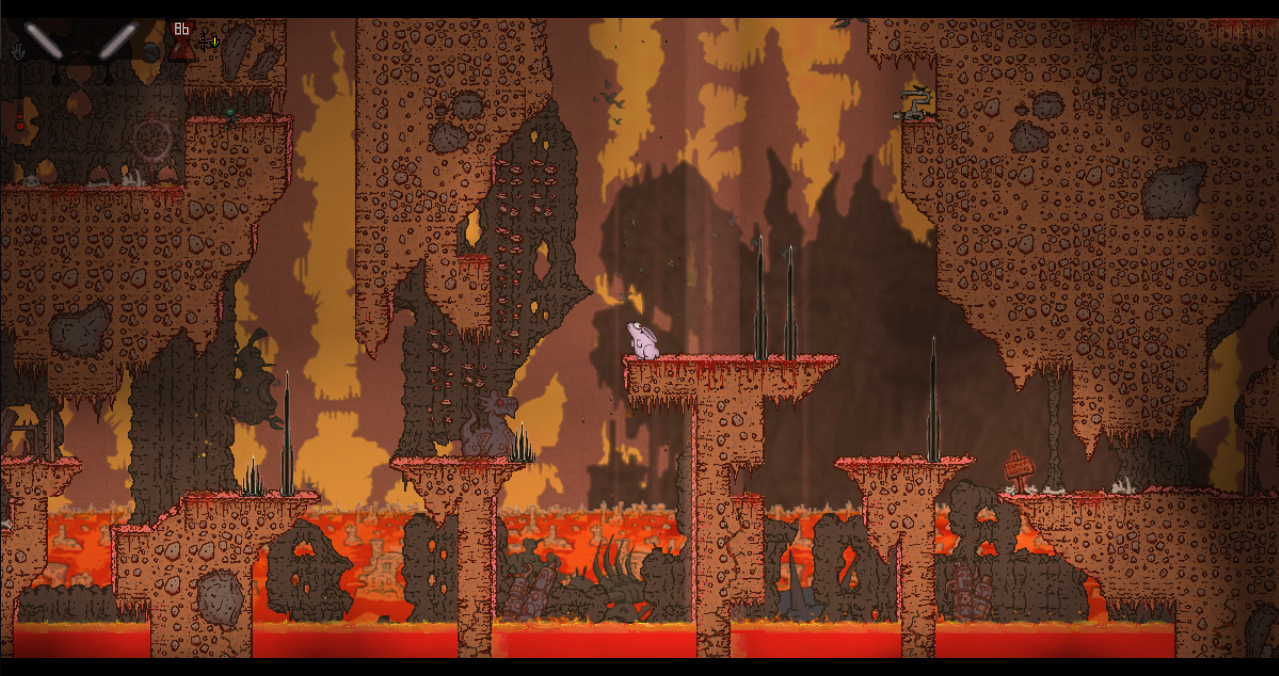Click the grey hand icon

coord(17,50)
